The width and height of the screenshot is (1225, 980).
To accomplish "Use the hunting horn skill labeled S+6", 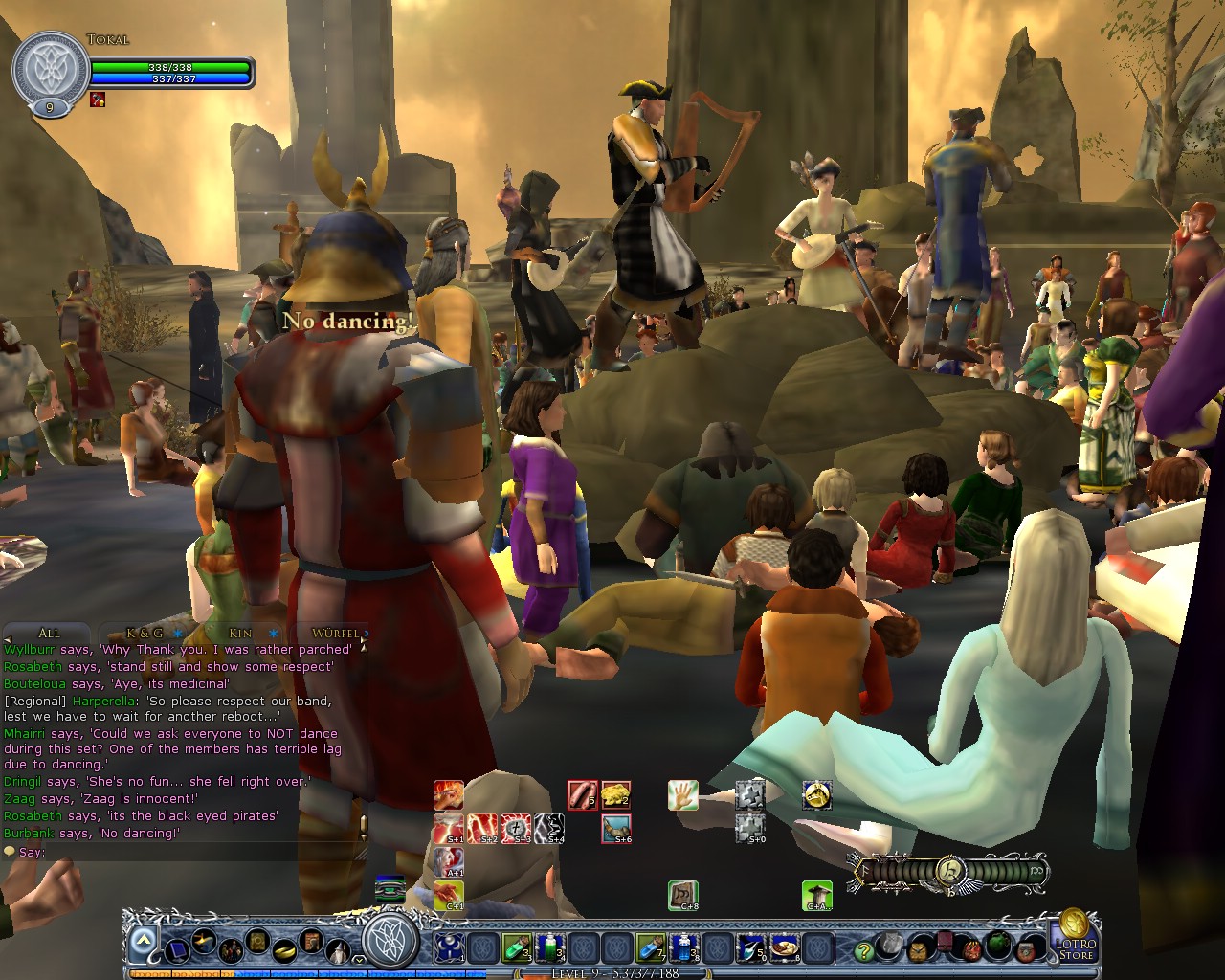I will tap(615, 827).
